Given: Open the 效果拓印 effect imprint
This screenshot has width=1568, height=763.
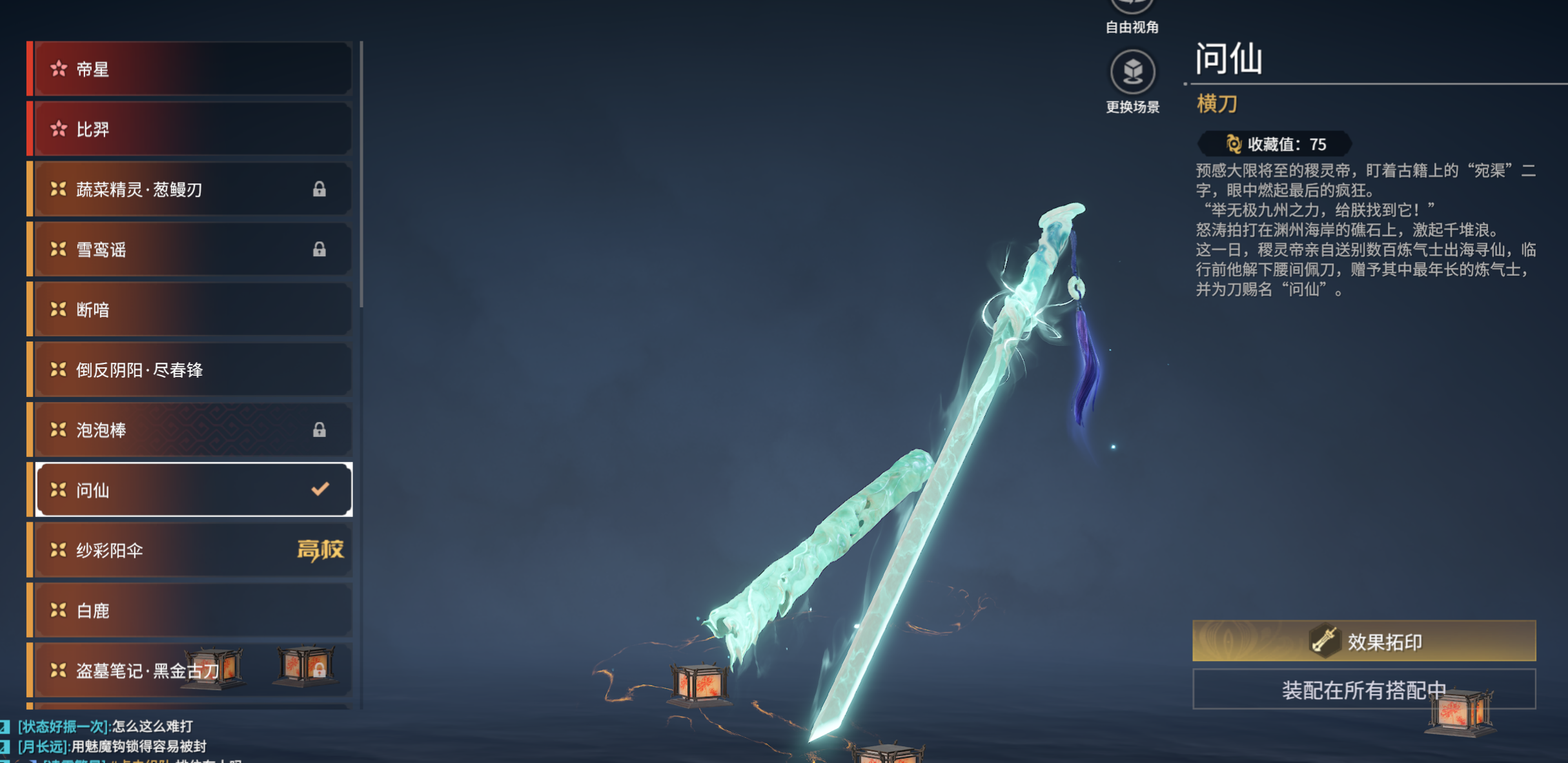Looking at the screenshot, I should coord(1363,641).
